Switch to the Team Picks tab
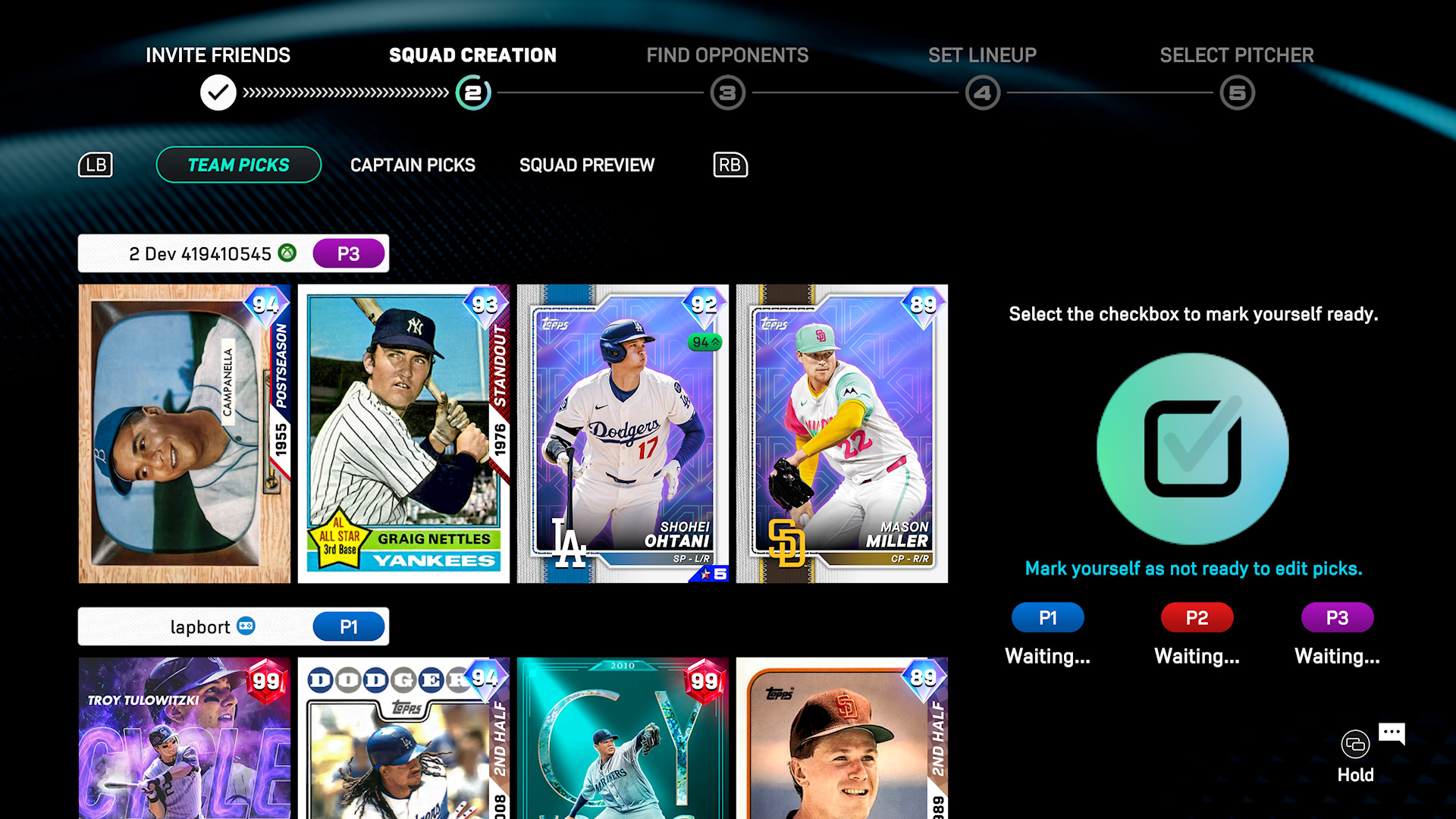 pyautogui.click(x=238, y=165)
